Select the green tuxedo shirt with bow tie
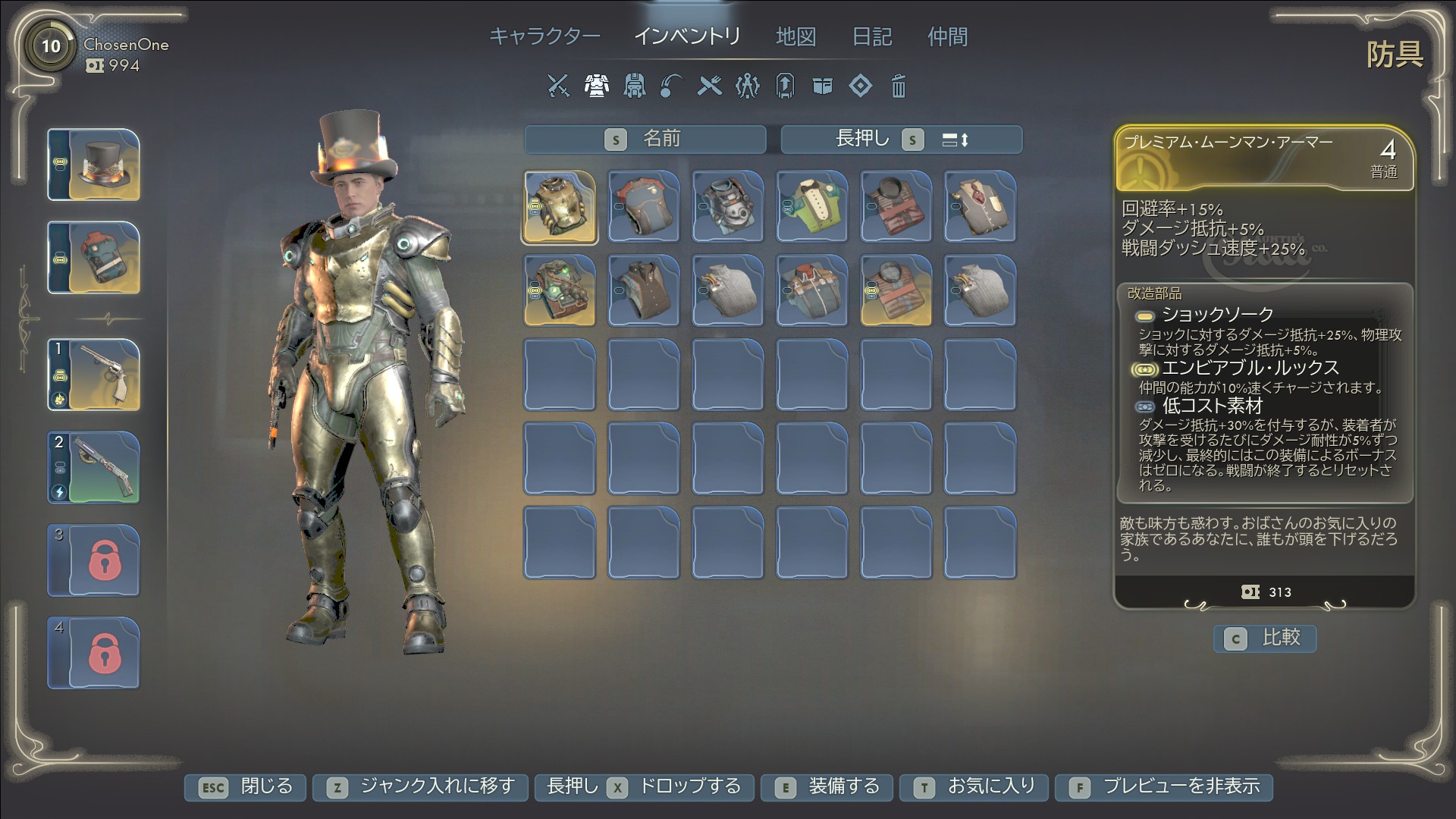1456x819 pixels. 811,206
